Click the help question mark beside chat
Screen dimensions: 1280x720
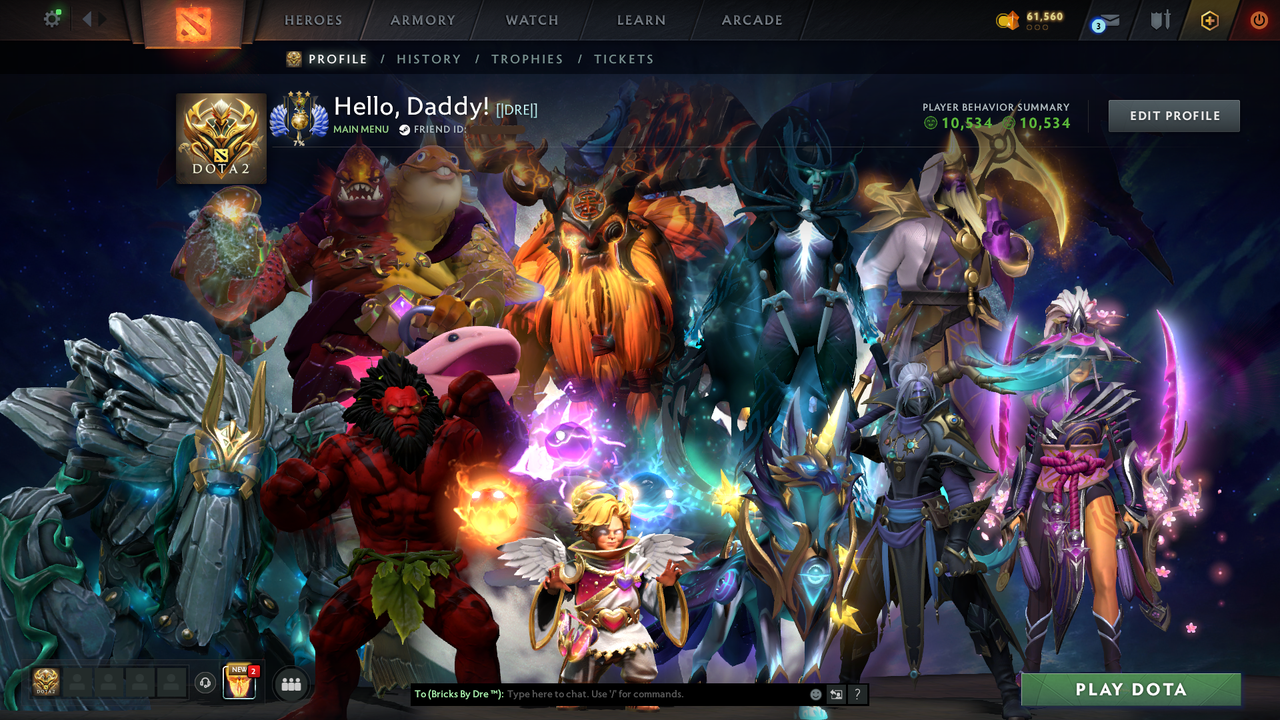(857, 694)
